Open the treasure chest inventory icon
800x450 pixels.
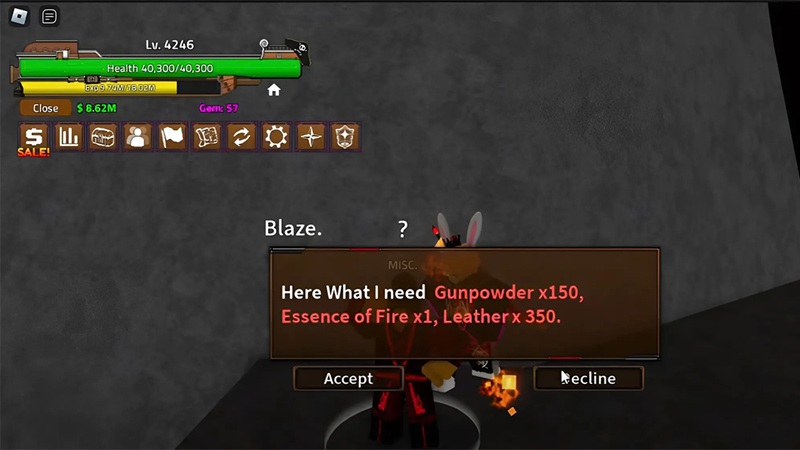click(x=103, y=137)
